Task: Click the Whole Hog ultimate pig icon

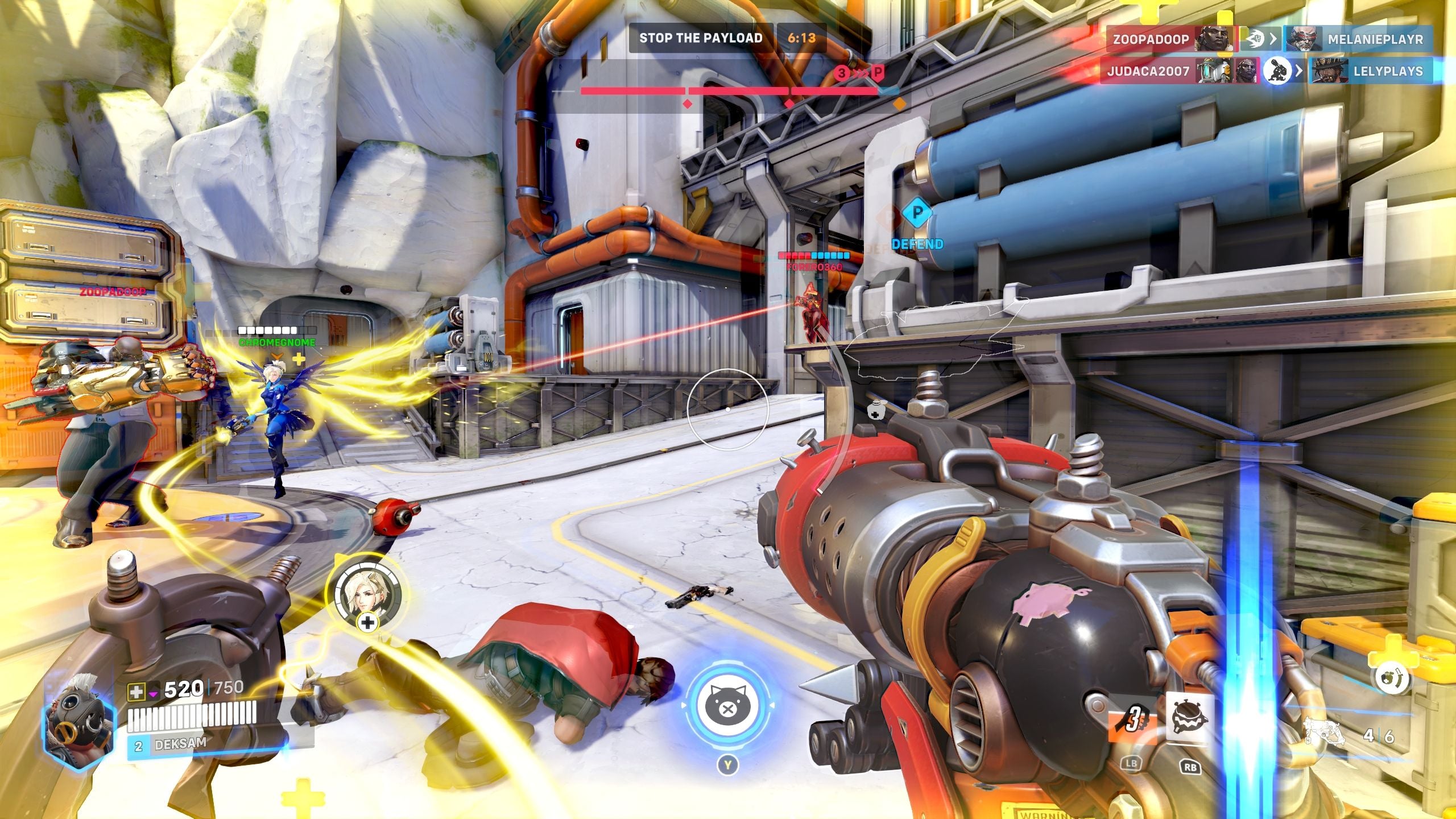Action: pos(728,708)
